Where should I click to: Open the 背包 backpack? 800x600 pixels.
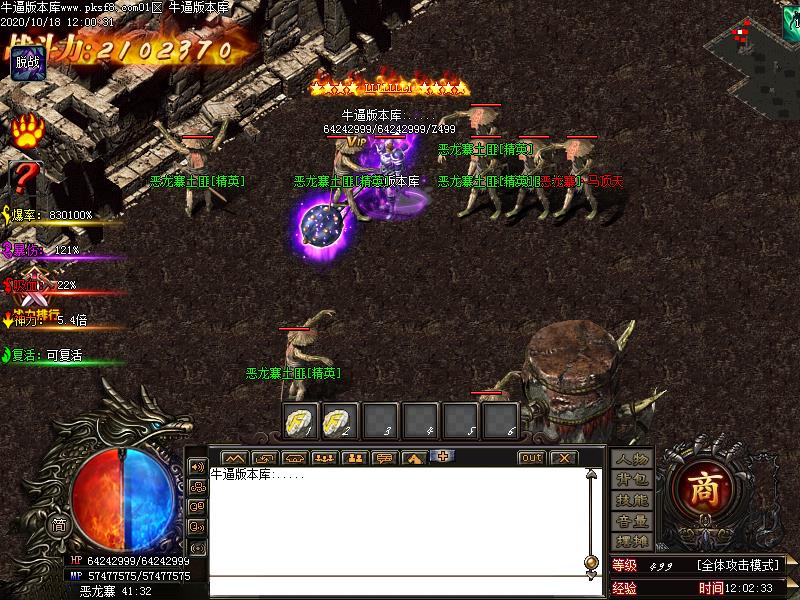pos(632,480)
